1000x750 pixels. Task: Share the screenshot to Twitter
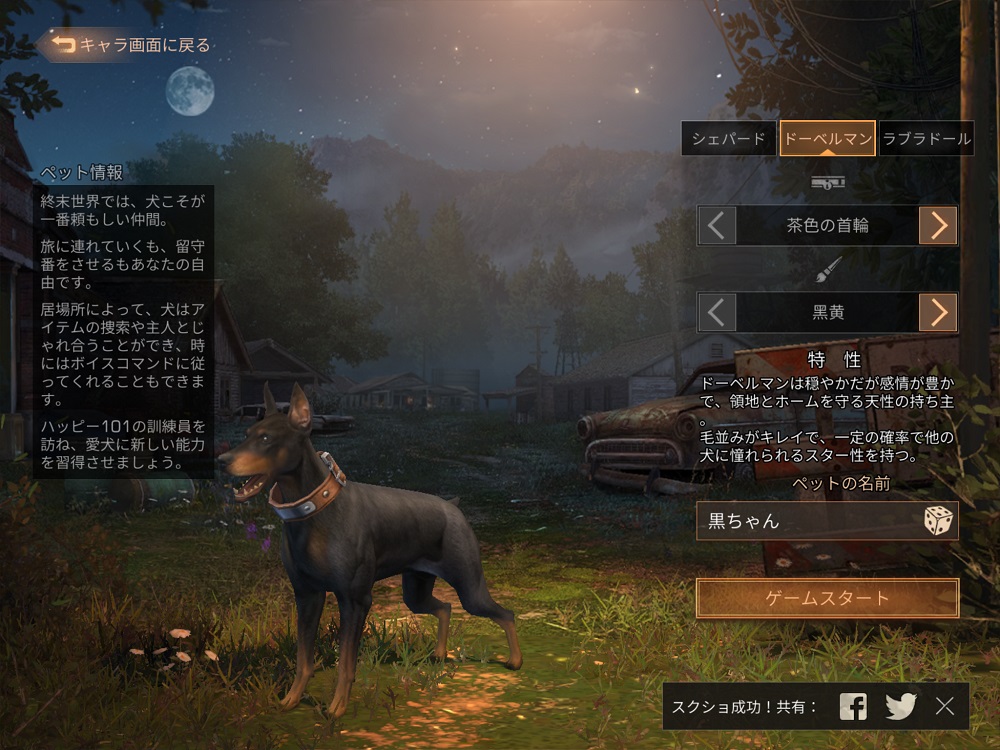pyautogui.click(x=901, y=706)
